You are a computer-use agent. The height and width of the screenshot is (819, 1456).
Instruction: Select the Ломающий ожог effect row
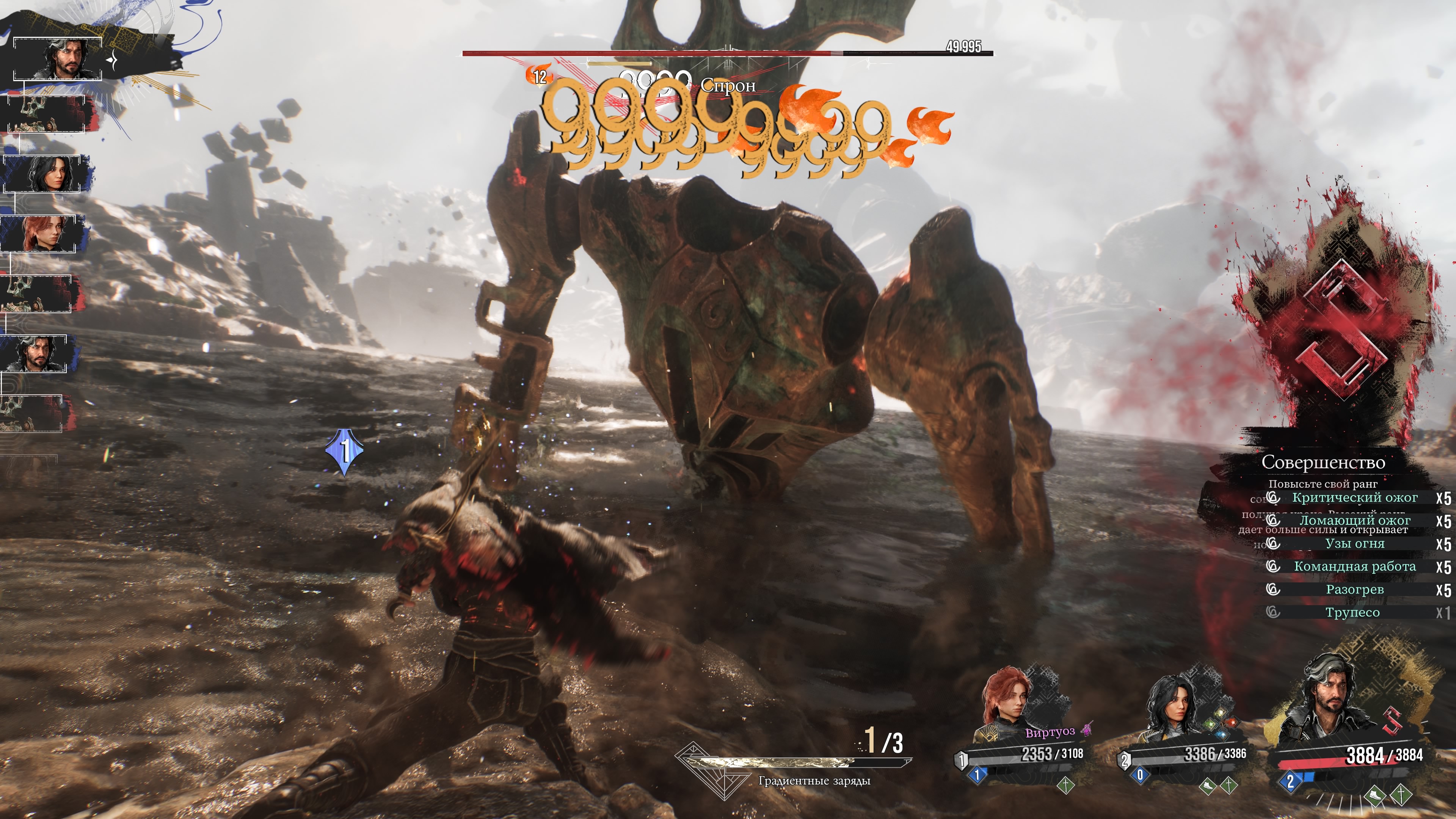click(x=1354, y=521)
